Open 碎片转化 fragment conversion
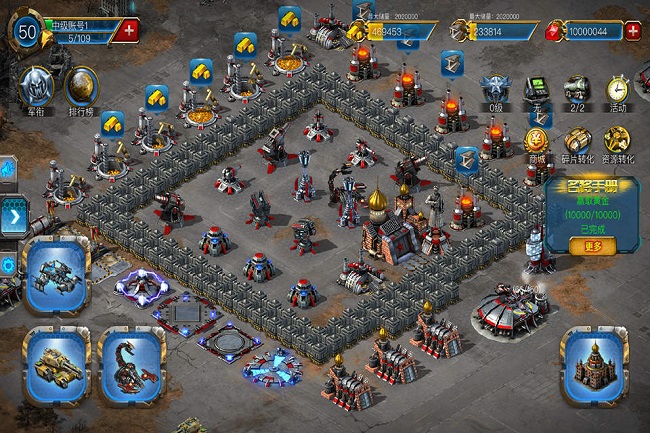 click(578, 141)
